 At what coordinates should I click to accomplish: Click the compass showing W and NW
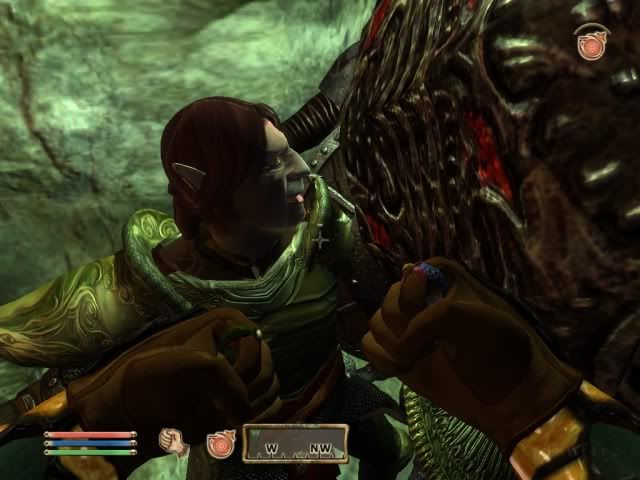[295, 443]
